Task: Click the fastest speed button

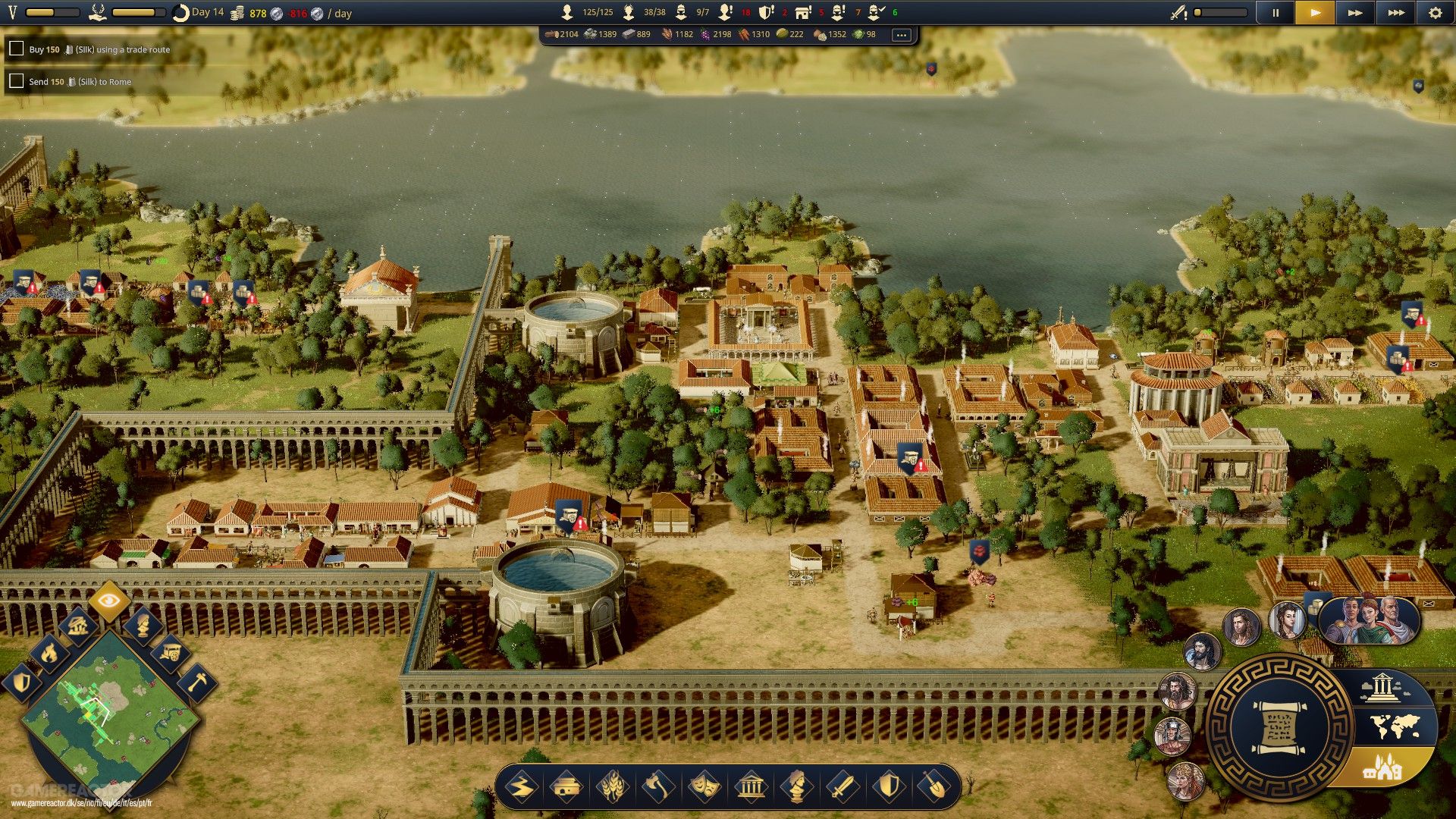Action: [x=1394, y=12]
